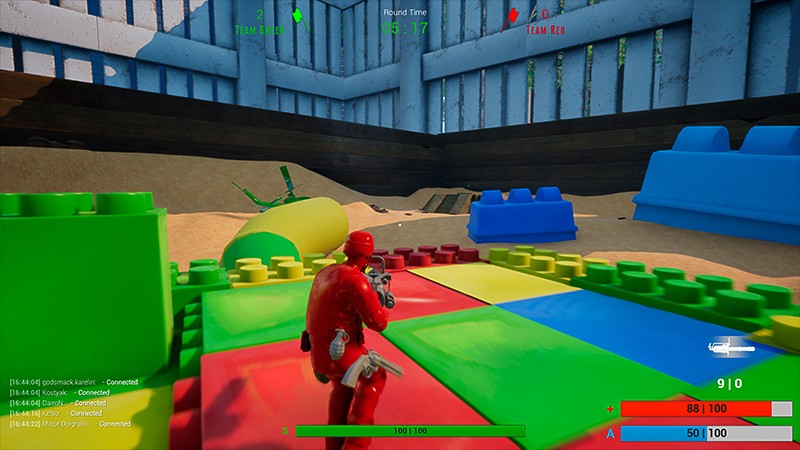Select the green team flag icon
The width and height of the screenshot is (800, 450).
click(297, 16)
